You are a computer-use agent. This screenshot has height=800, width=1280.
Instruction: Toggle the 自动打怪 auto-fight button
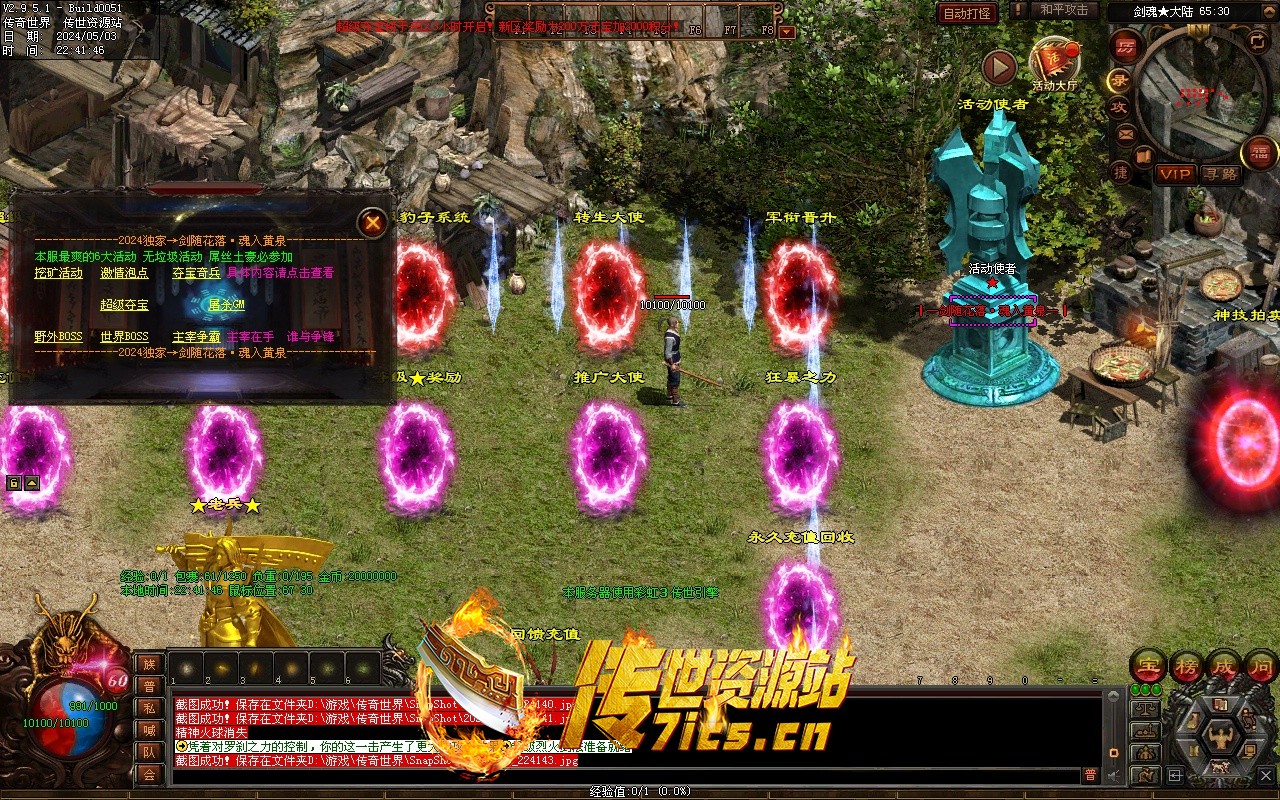(967, 13)
